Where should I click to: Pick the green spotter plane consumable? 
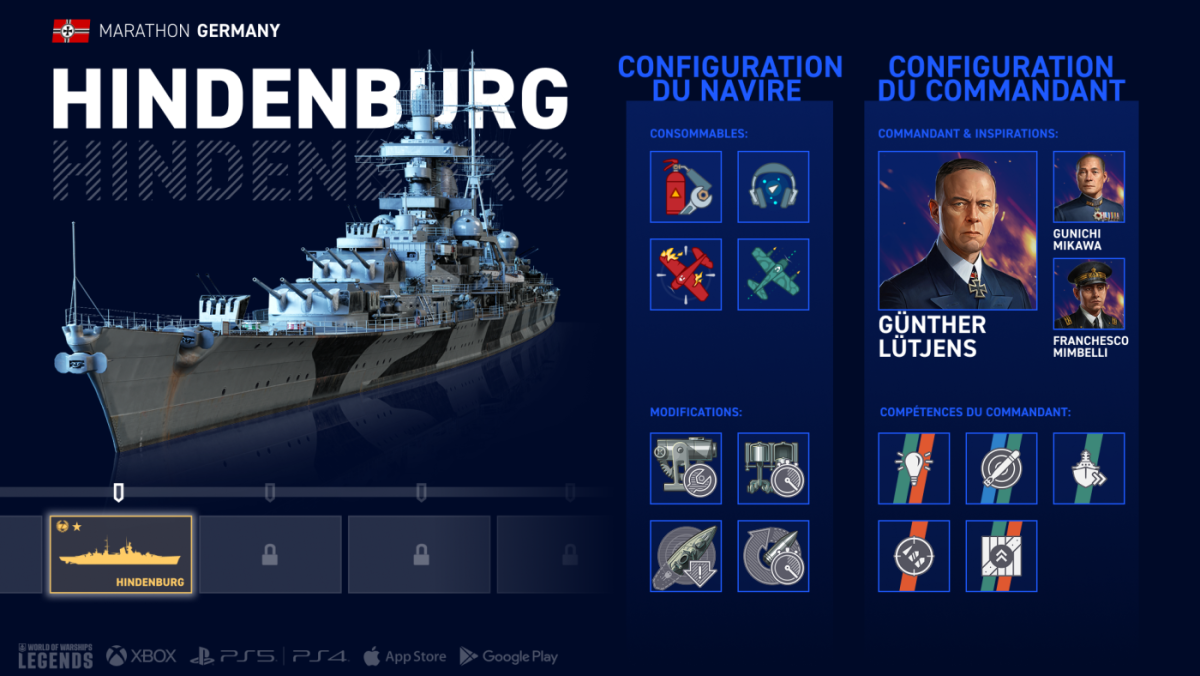(773, 274)
